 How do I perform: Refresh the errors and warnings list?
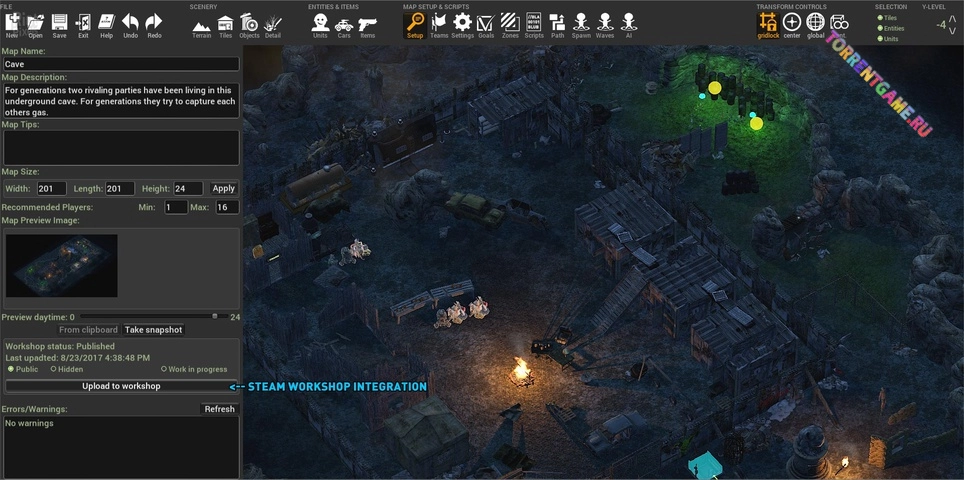coord(219,409)
